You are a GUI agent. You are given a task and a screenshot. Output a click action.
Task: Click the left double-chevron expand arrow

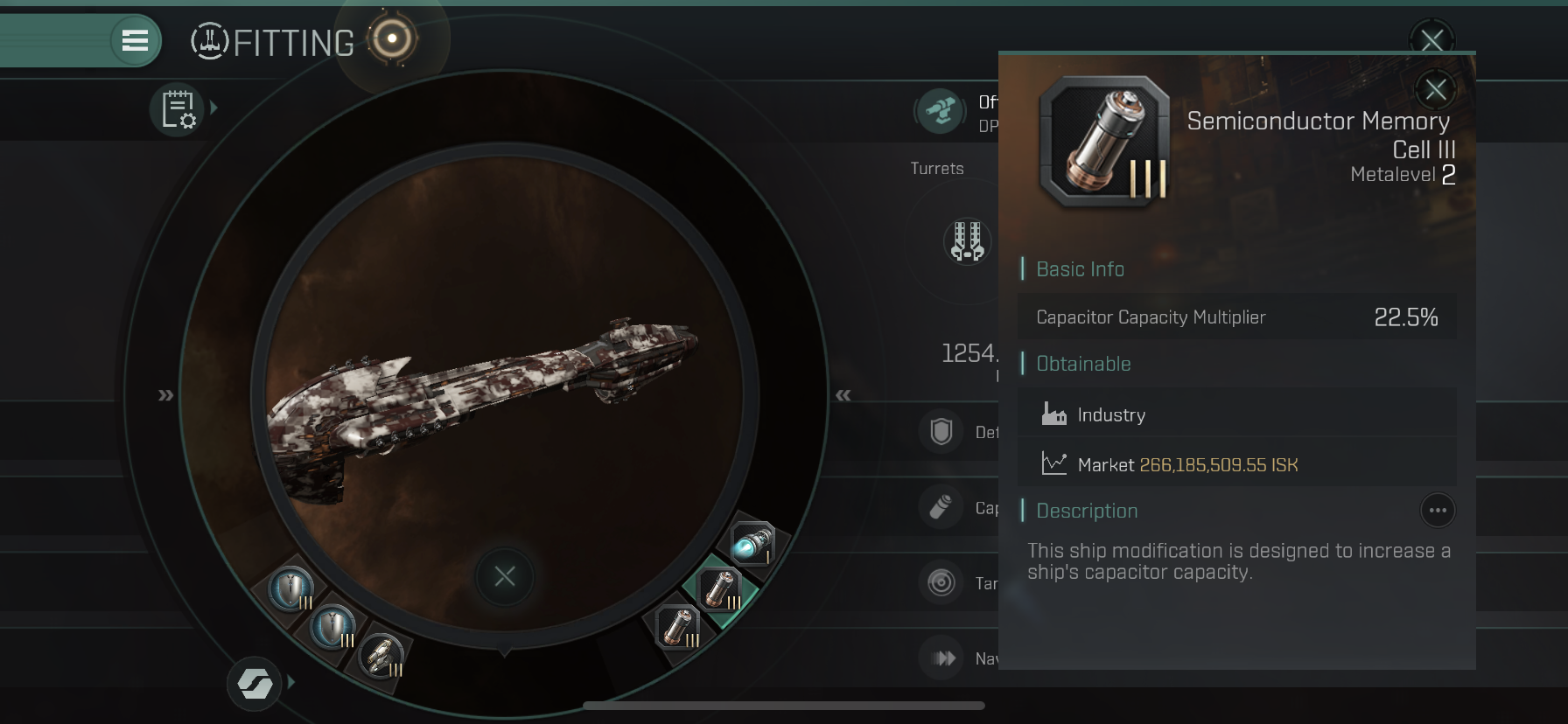[165, 395]
